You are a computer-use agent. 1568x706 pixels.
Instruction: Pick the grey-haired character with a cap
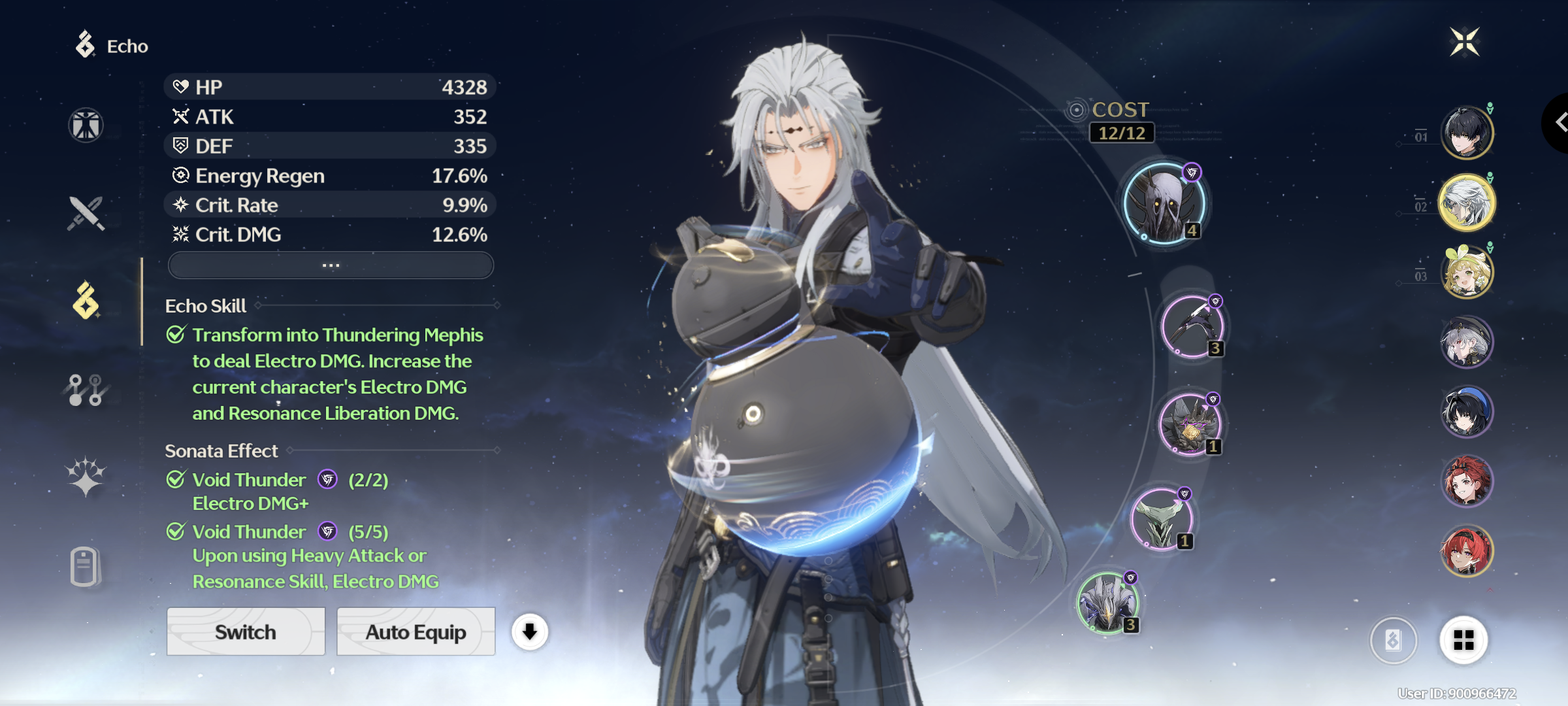(1467, 342)
